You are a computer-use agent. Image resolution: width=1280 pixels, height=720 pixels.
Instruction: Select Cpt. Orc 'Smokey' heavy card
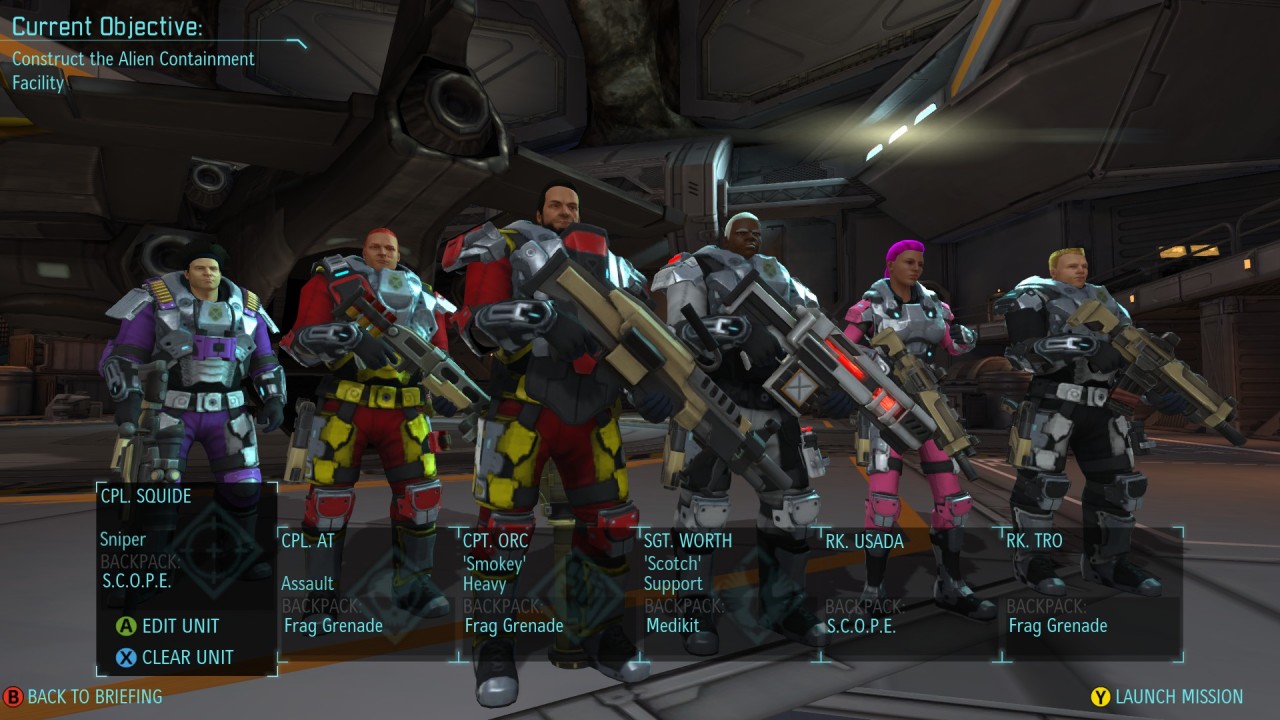point(548,592)
